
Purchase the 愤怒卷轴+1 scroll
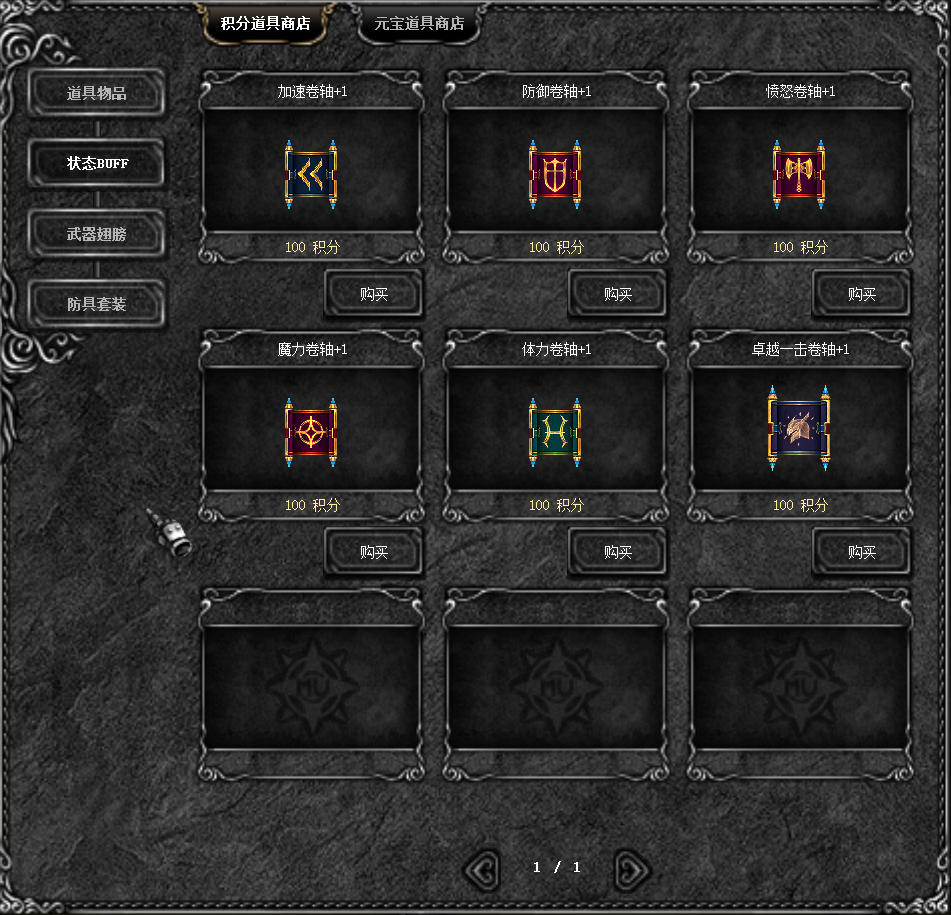862,294
